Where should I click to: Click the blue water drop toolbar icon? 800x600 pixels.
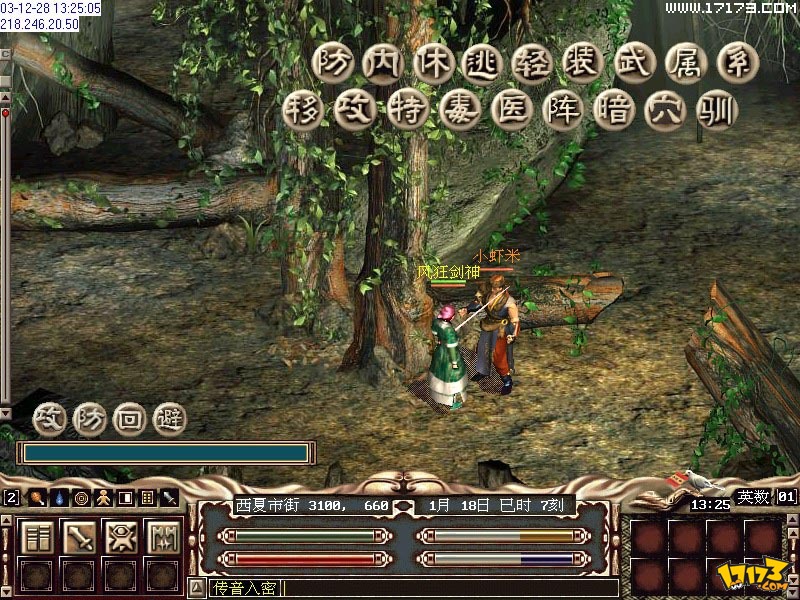click(59, 497)
